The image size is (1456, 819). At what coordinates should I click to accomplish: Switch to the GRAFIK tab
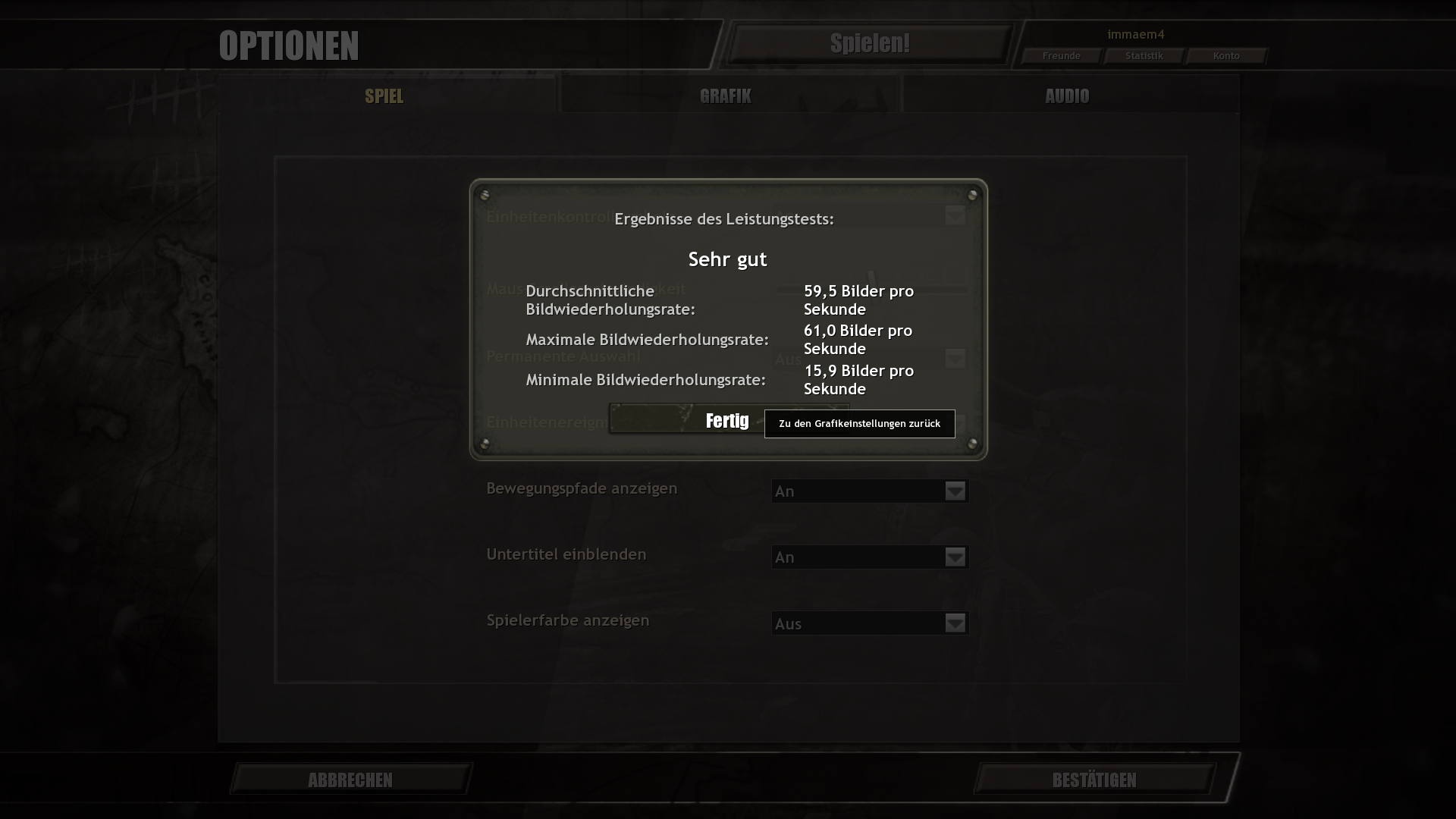(x=725, y=96)
